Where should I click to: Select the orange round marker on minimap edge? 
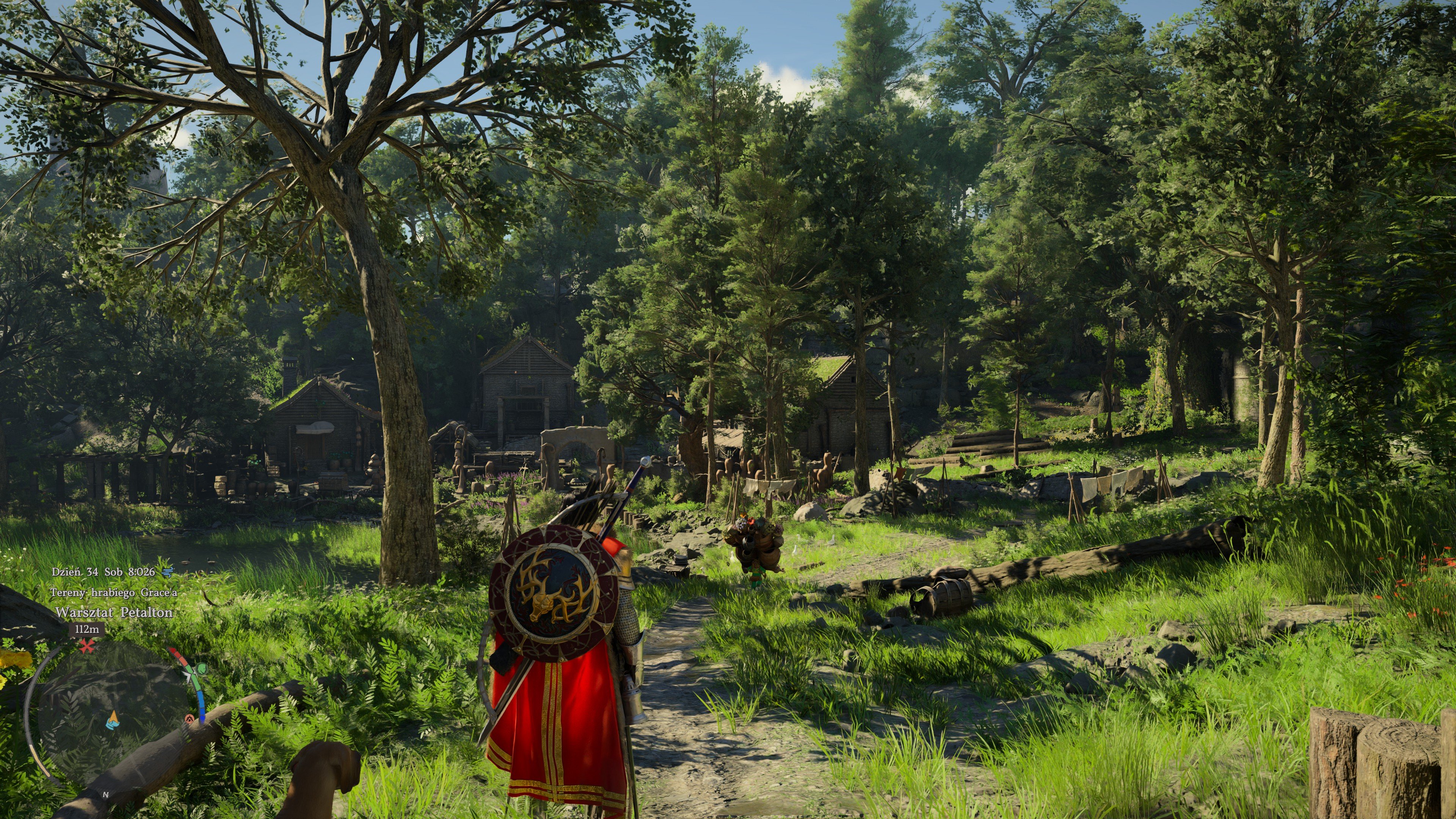[189, 719]
